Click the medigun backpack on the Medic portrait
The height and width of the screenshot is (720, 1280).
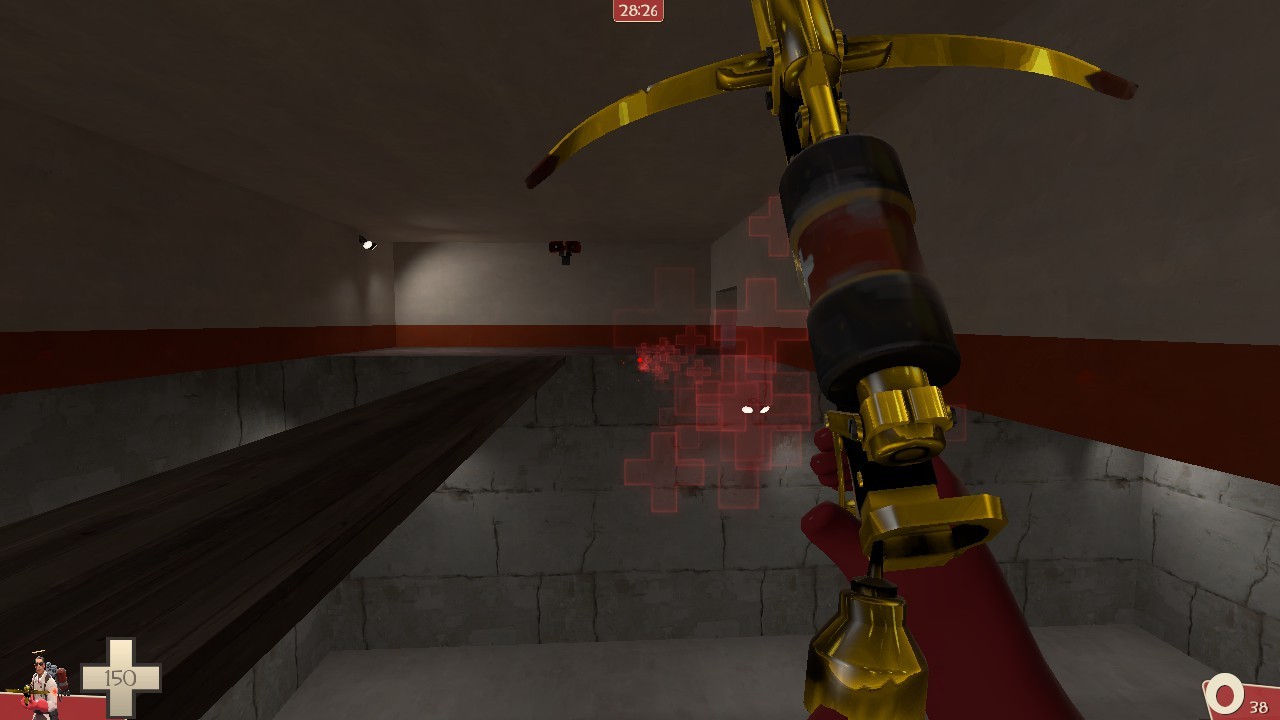[x=60, y=680]
